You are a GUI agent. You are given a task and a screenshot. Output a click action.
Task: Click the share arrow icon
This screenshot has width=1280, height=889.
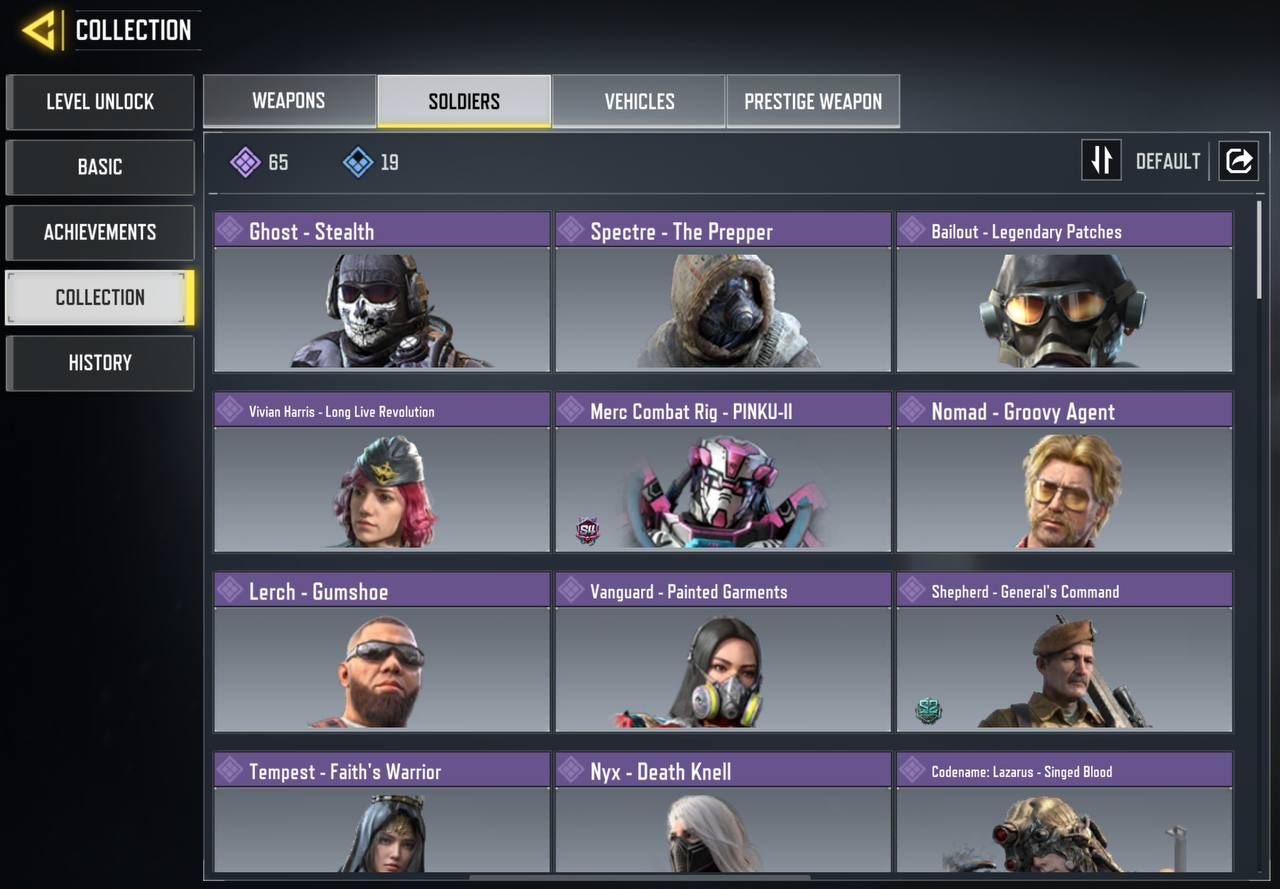tap(1238, 161)
